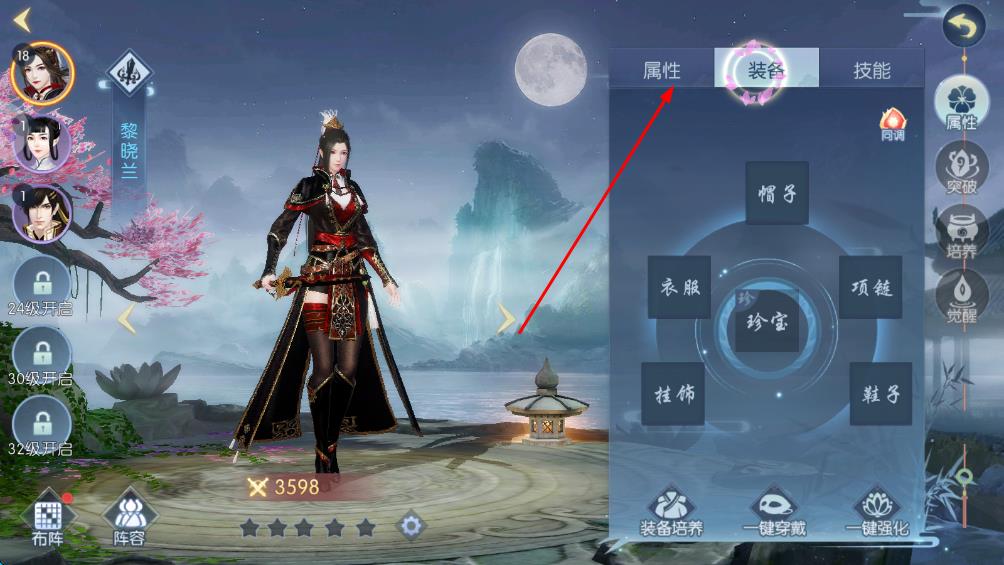Image resolution: width=1004 pixels, height=565 pixels.
Task: Open the 鞋子 equipment slot
Action: click(x=880, y=394)
